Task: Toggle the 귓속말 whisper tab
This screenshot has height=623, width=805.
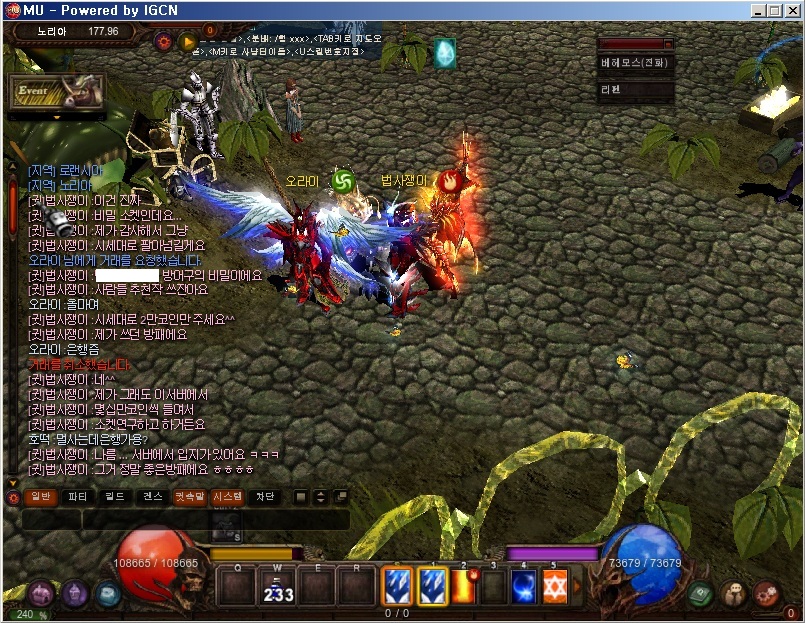Action: (189, 496)
